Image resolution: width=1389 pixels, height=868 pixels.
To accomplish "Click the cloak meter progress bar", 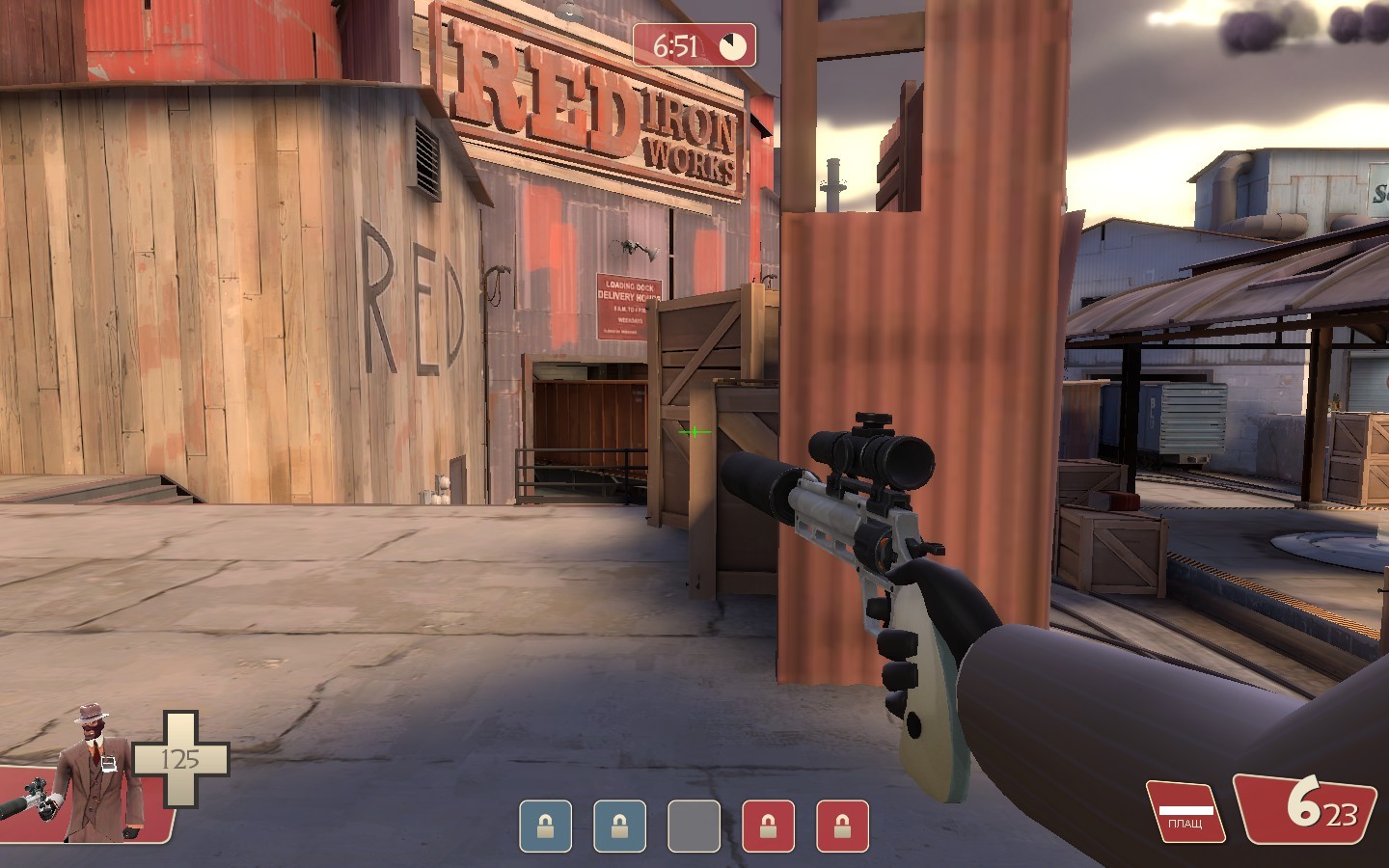I will (1185, 810).
